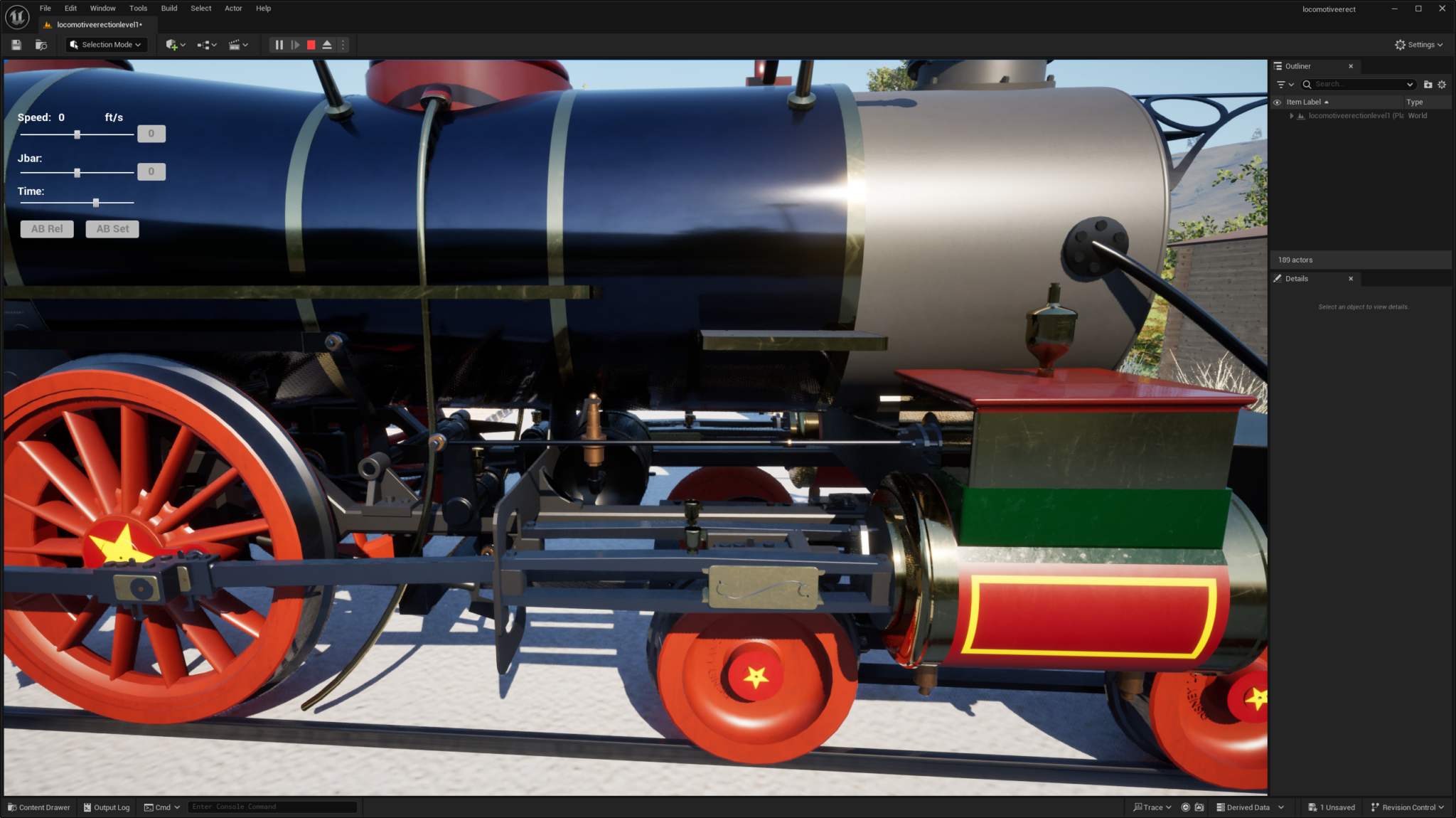Stop the active play session
The width and height of the screenshot is (1456, 818).
(311, 44)
